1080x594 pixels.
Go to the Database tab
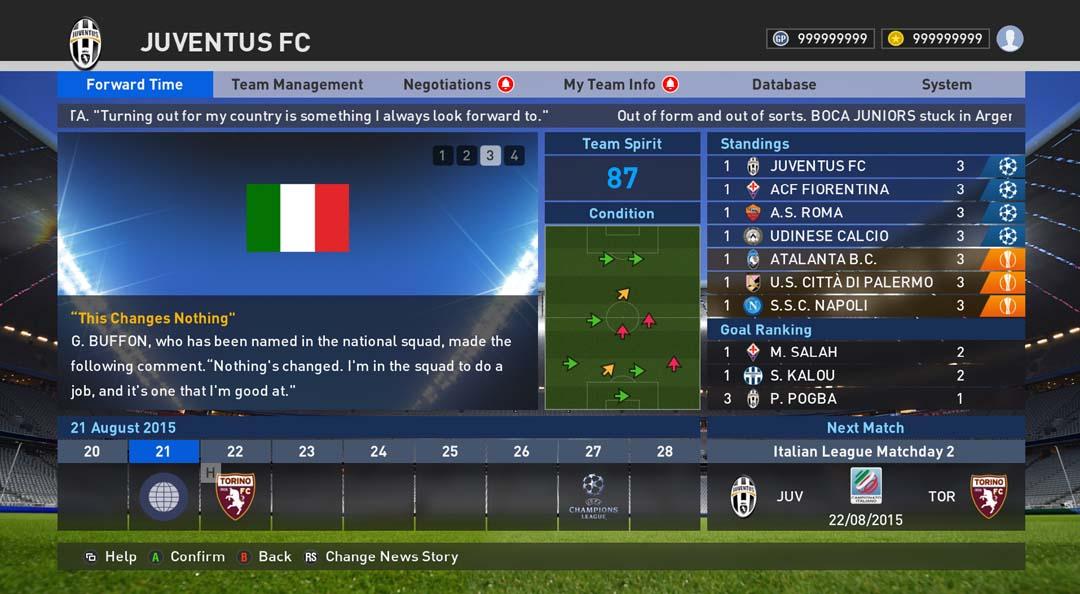point(784,85)
